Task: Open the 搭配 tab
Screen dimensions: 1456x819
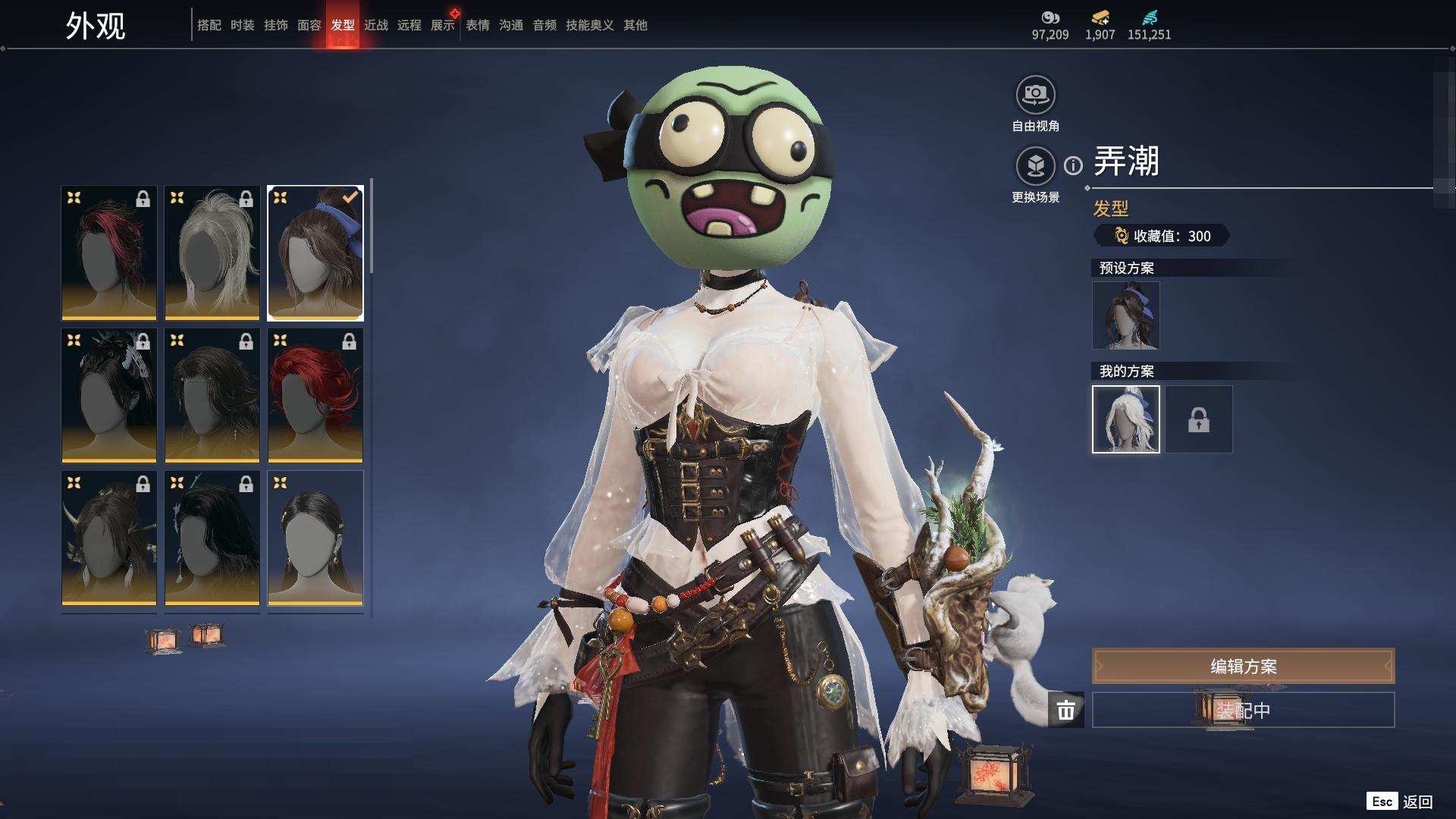Action: pyautogui.click(x=209, y=25)
